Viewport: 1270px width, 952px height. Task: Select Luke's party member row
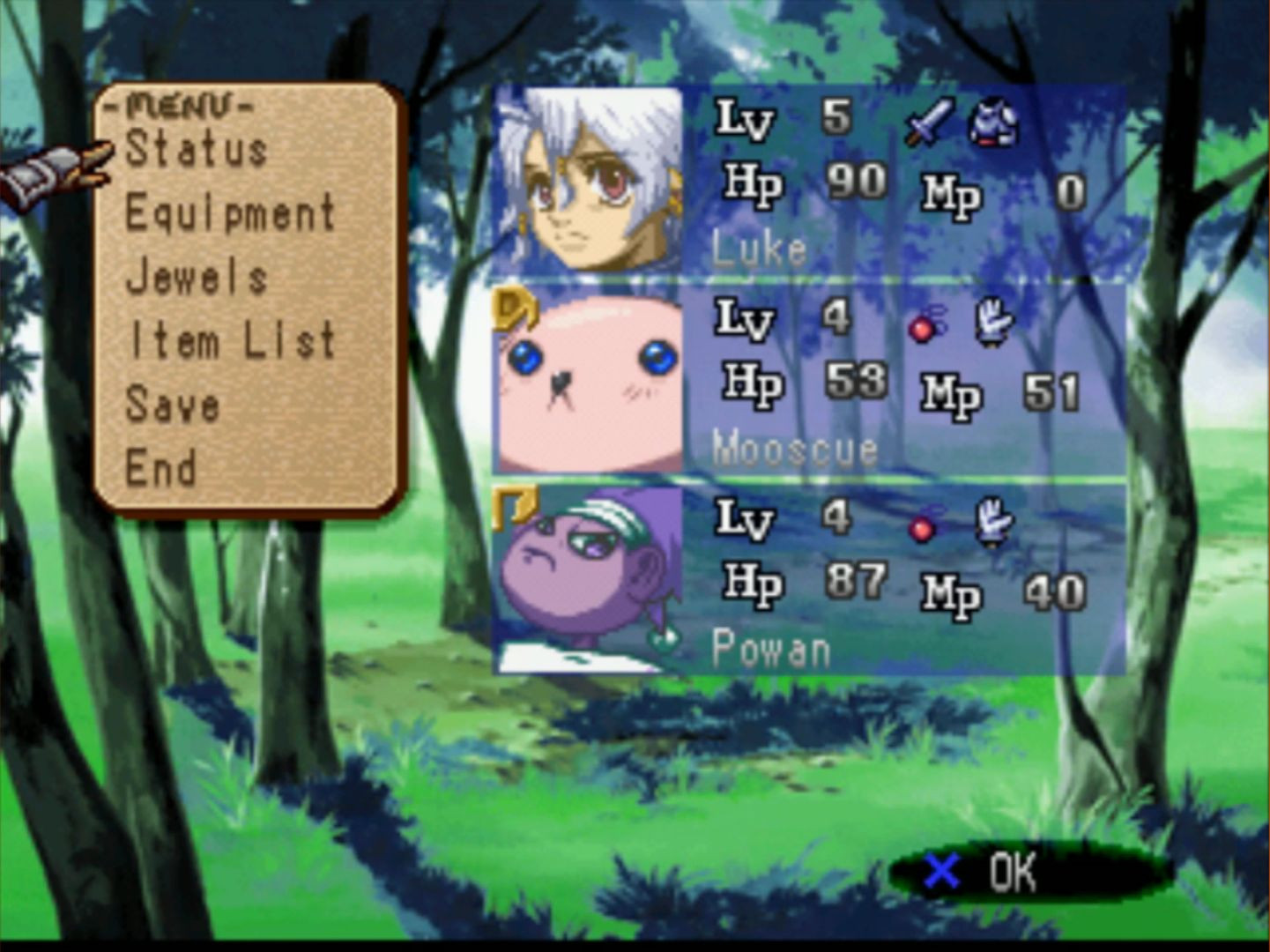[899, 182]
